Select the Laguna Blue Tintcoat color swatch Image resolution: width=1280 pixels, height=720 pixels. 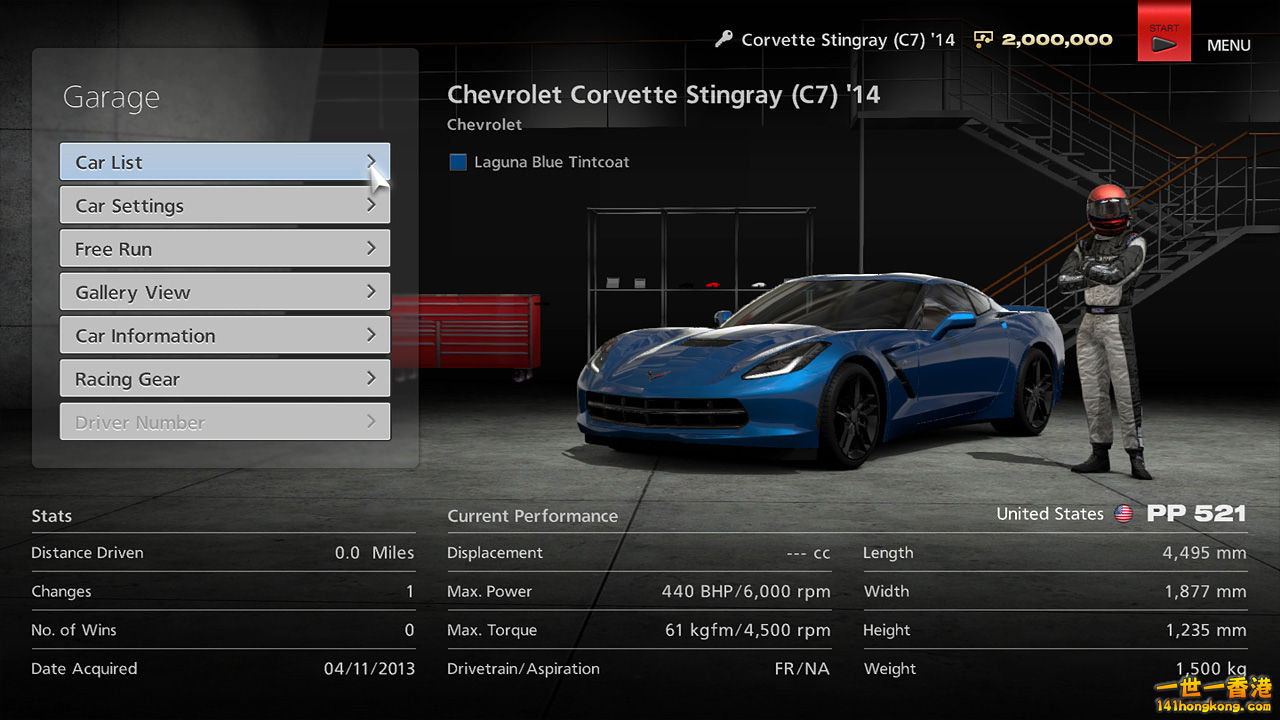(x=457, y=161)
